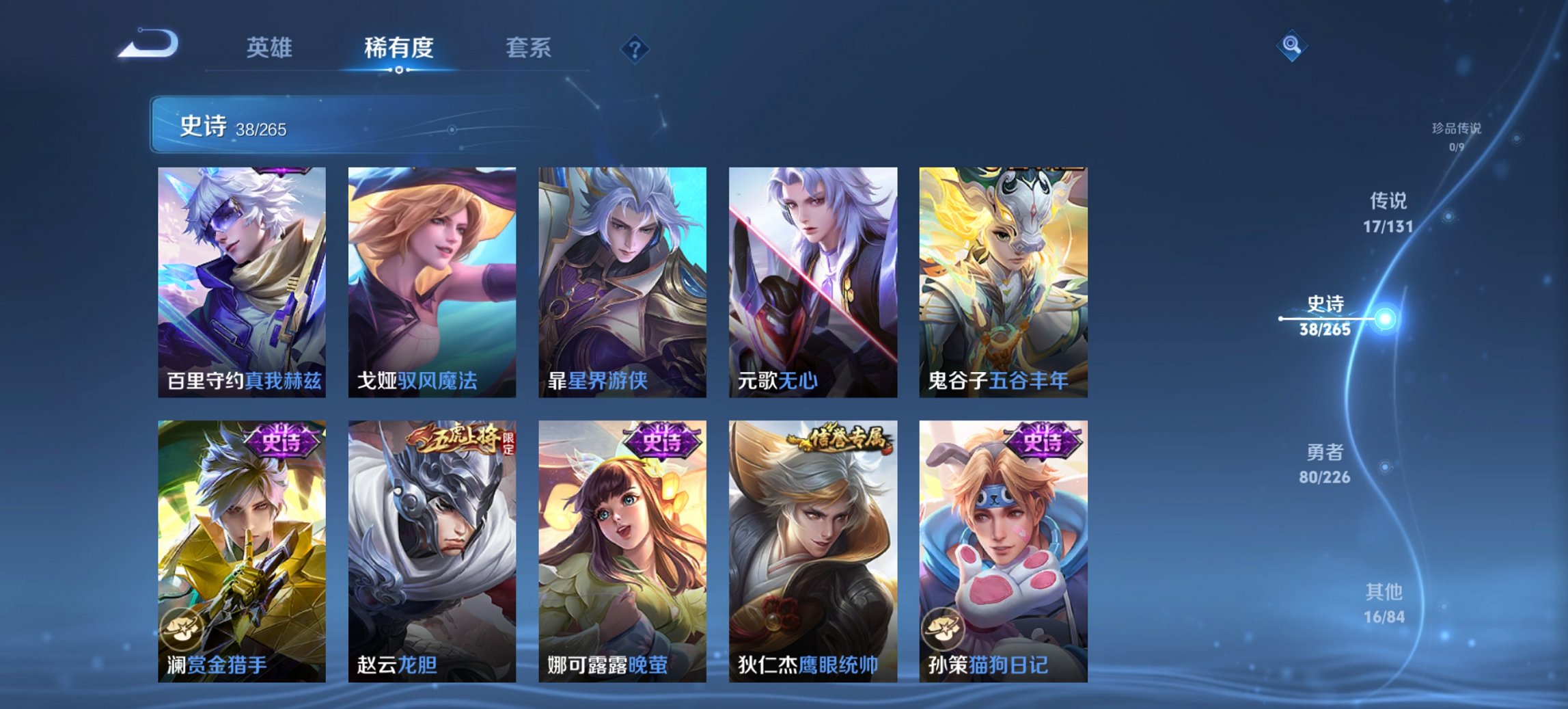
Task: Click the question mark help icon
Action: pos(636,47)
